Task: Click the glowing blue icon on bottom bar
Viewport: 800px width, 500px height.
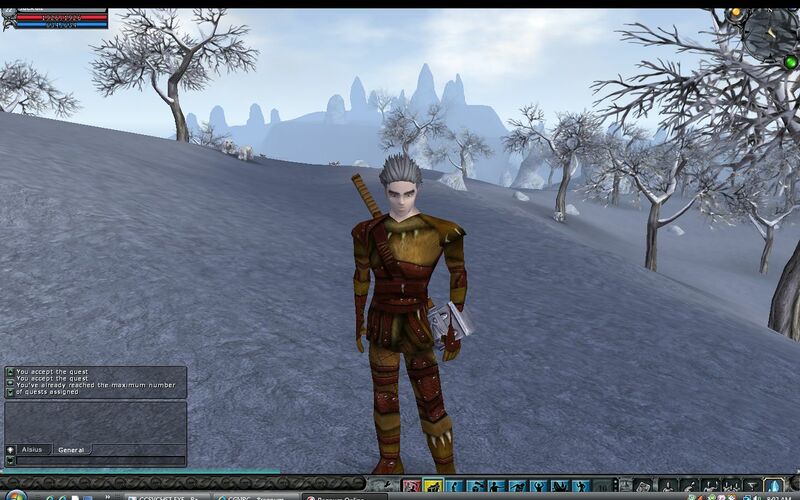Action: pyautogui.click(x=774, y=486)
